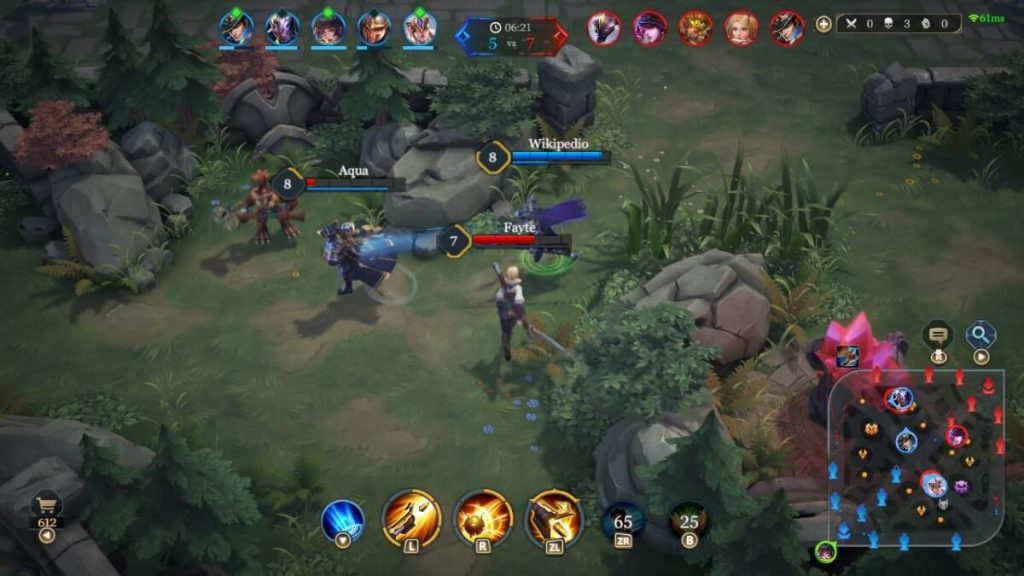1024x576 pixels.
Task: Select the first blue team hero portrait
Action: (237, 27)
